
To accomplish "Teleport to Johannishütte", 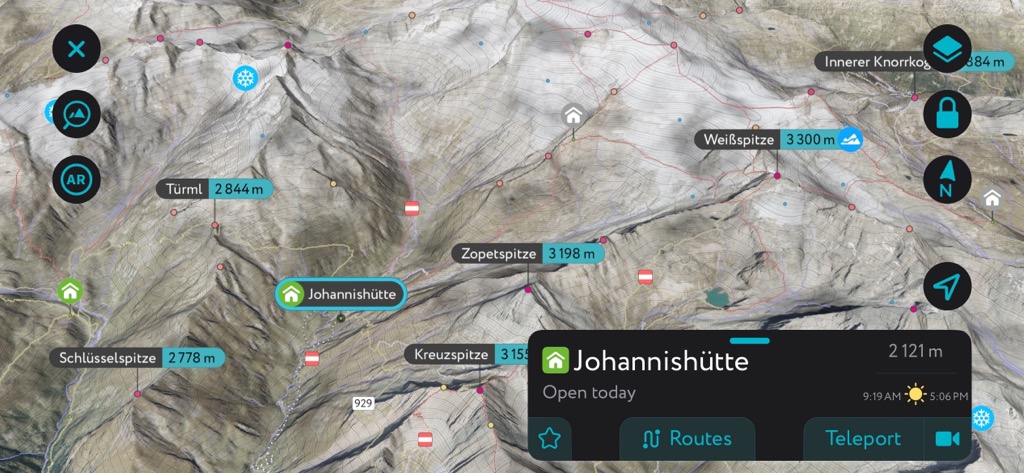I will tap(863, 438).
